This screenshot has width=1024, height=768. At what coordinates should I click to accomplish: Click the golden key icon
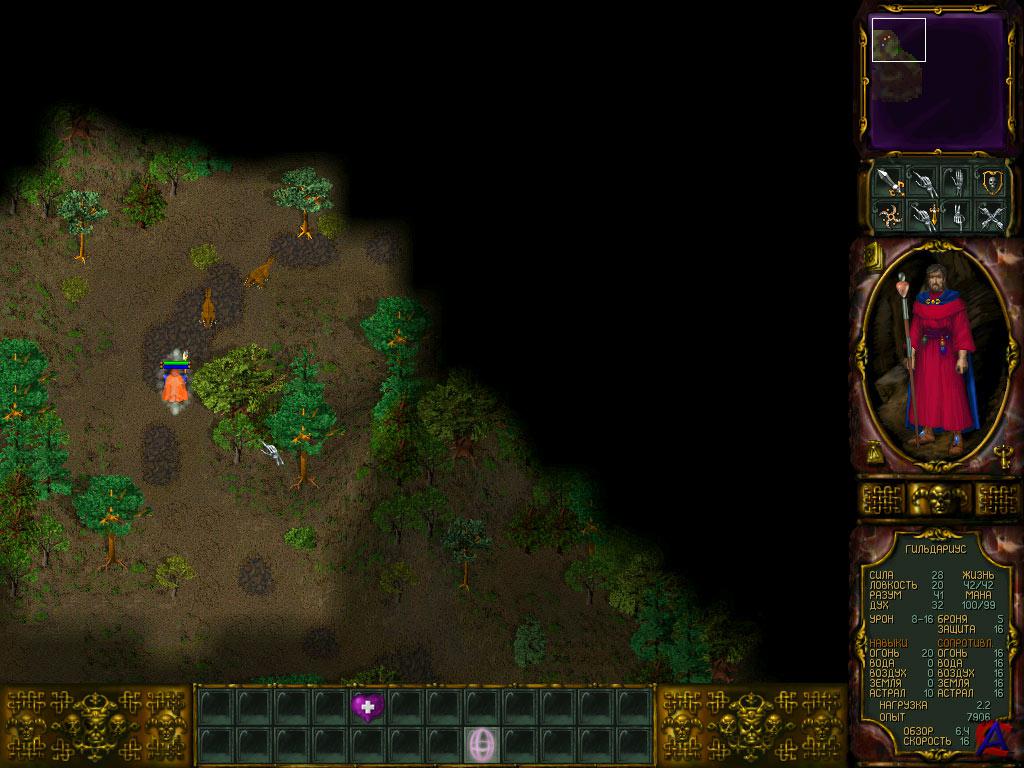[1001, 455]
